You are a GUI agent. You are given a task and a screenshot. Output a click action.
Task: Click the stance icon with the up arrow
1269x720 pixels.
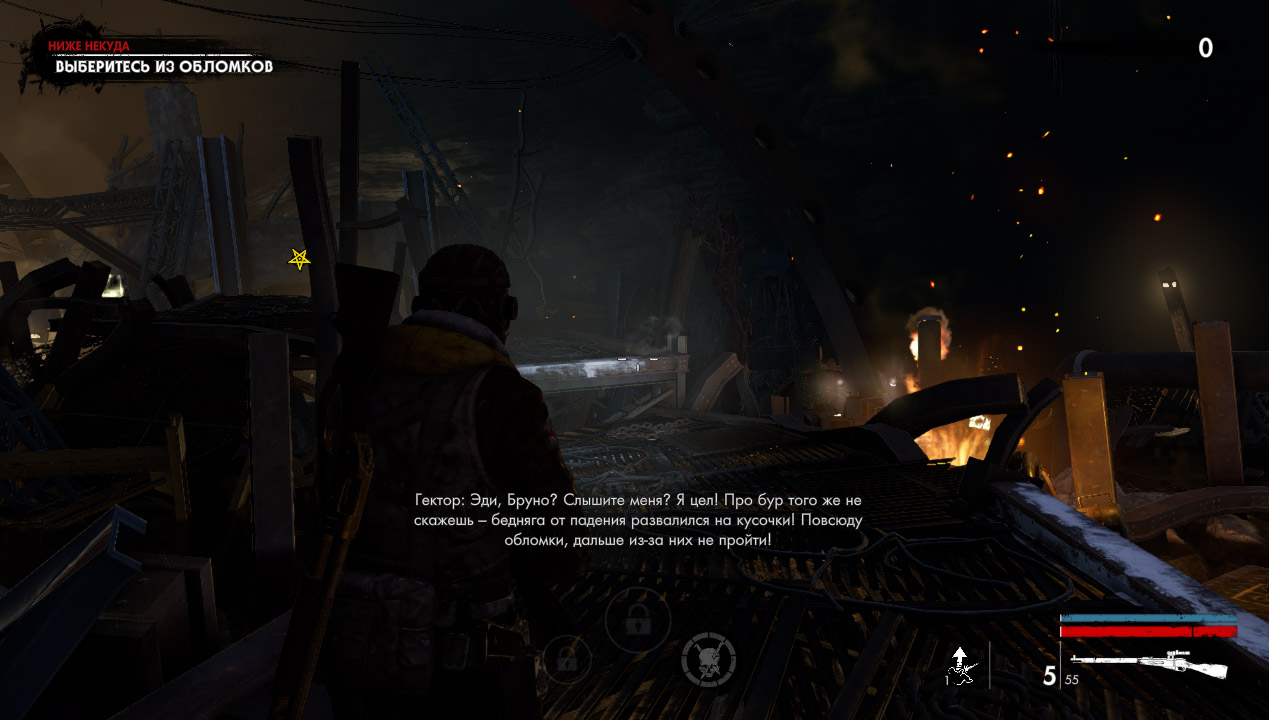click(961, 666)
